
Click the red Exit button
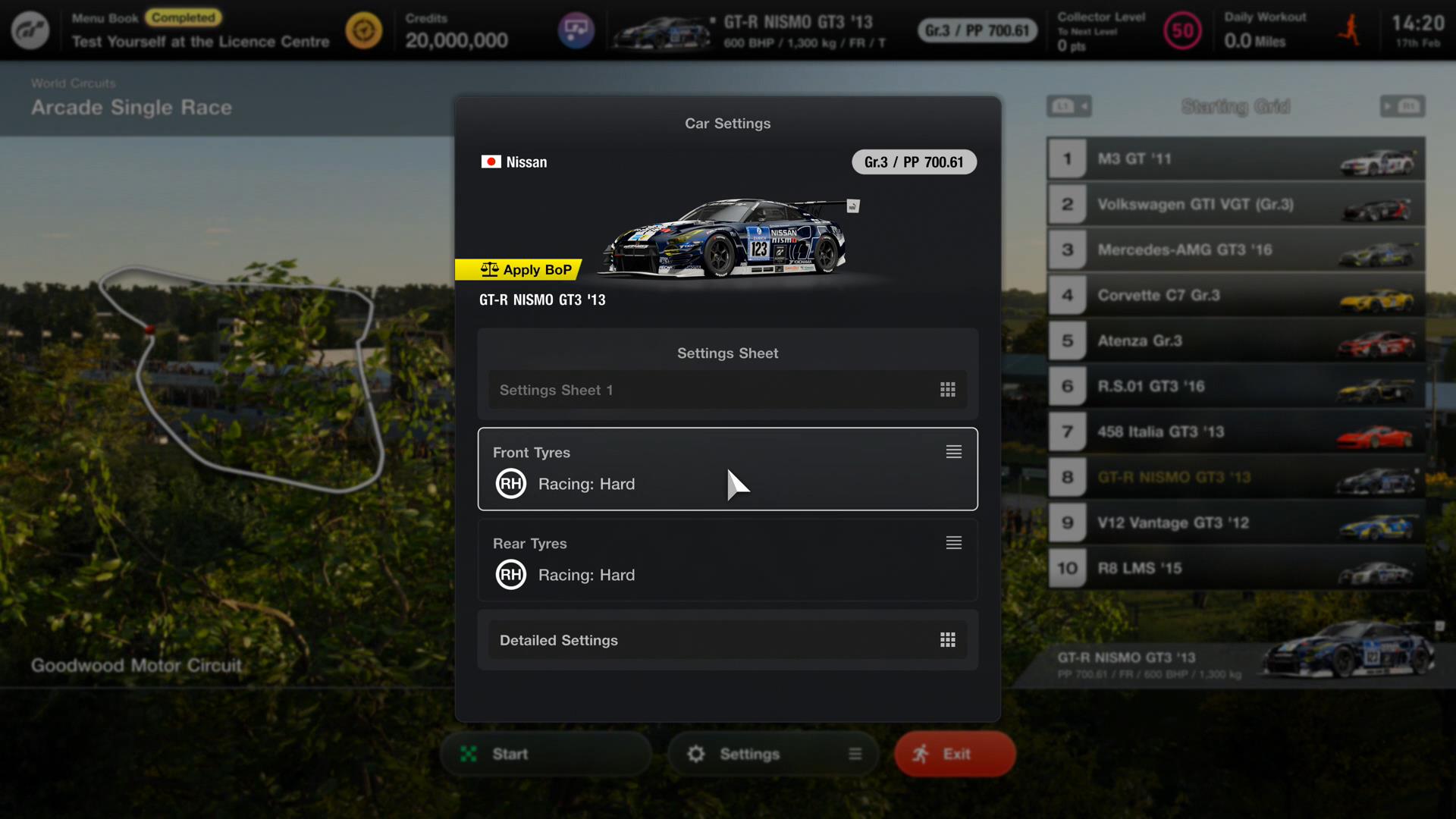(x=954, y=754)
